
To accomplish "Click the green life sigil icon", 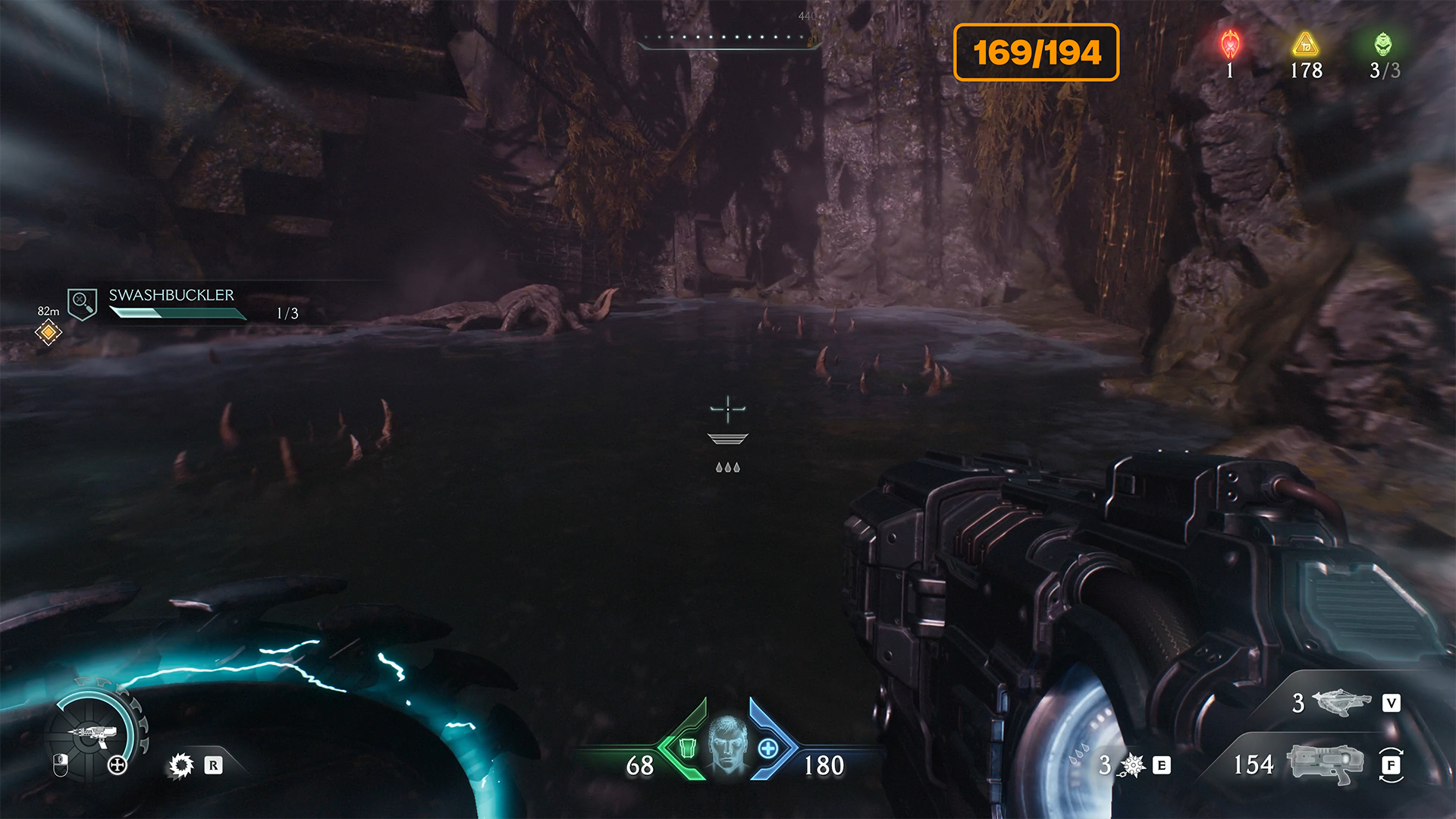I will pyautogui.click(x=1383, y=45).
